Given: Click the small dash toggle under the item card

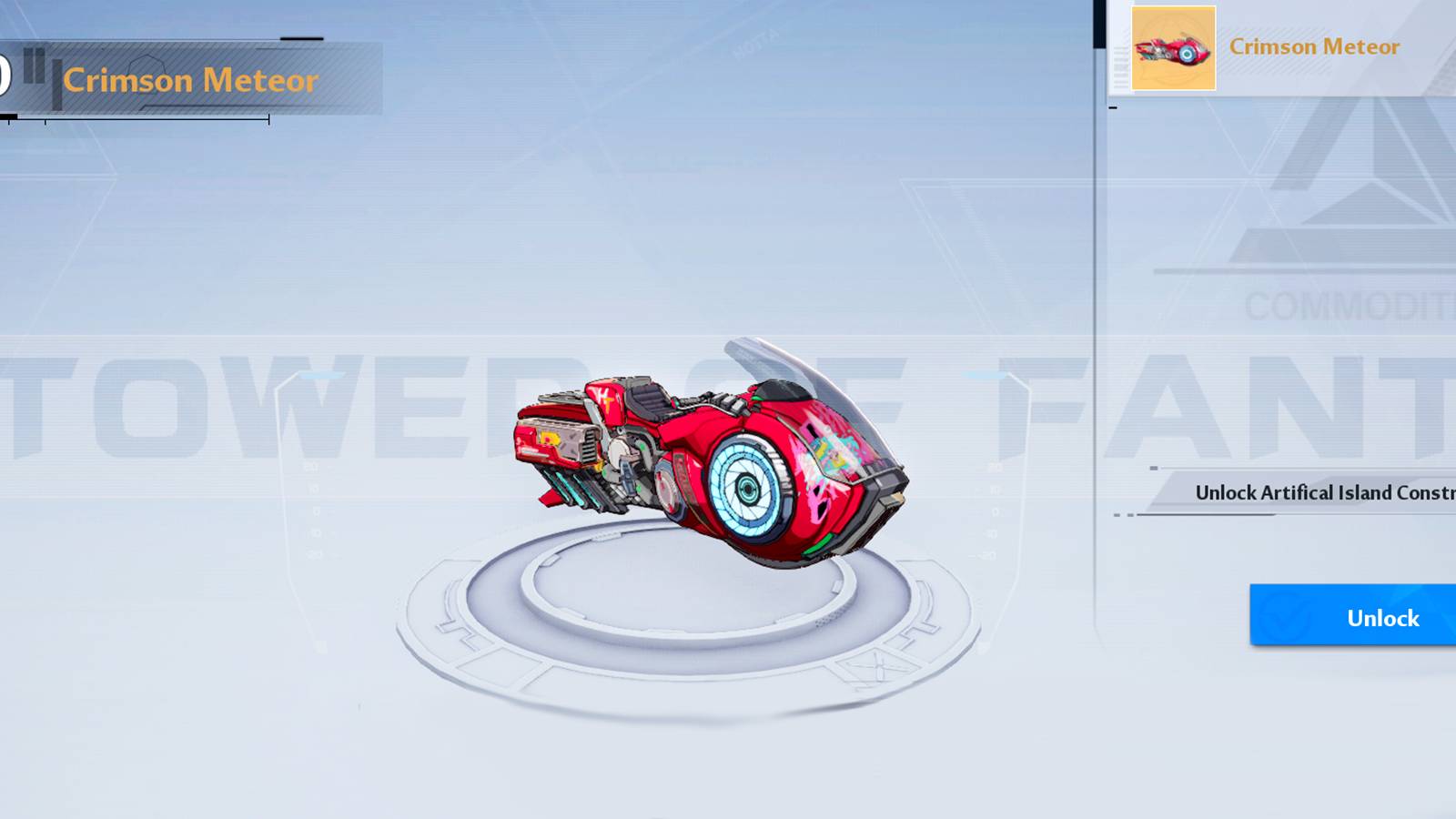Looking at the screenshot, I should click(x=1112, y=107).
